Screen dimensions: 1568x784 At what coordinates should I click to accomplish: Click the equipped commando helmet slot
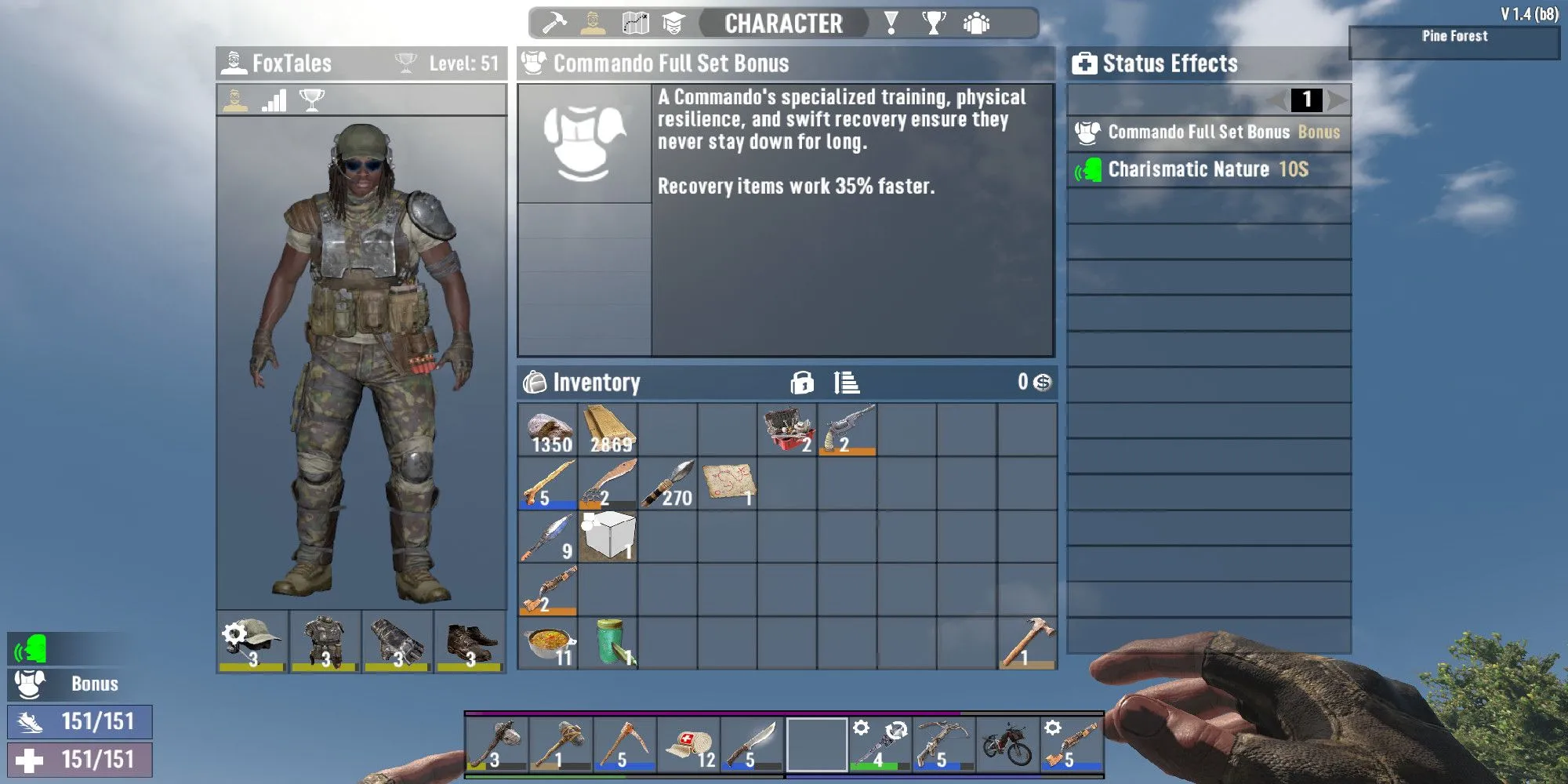[x=252, y=643]
